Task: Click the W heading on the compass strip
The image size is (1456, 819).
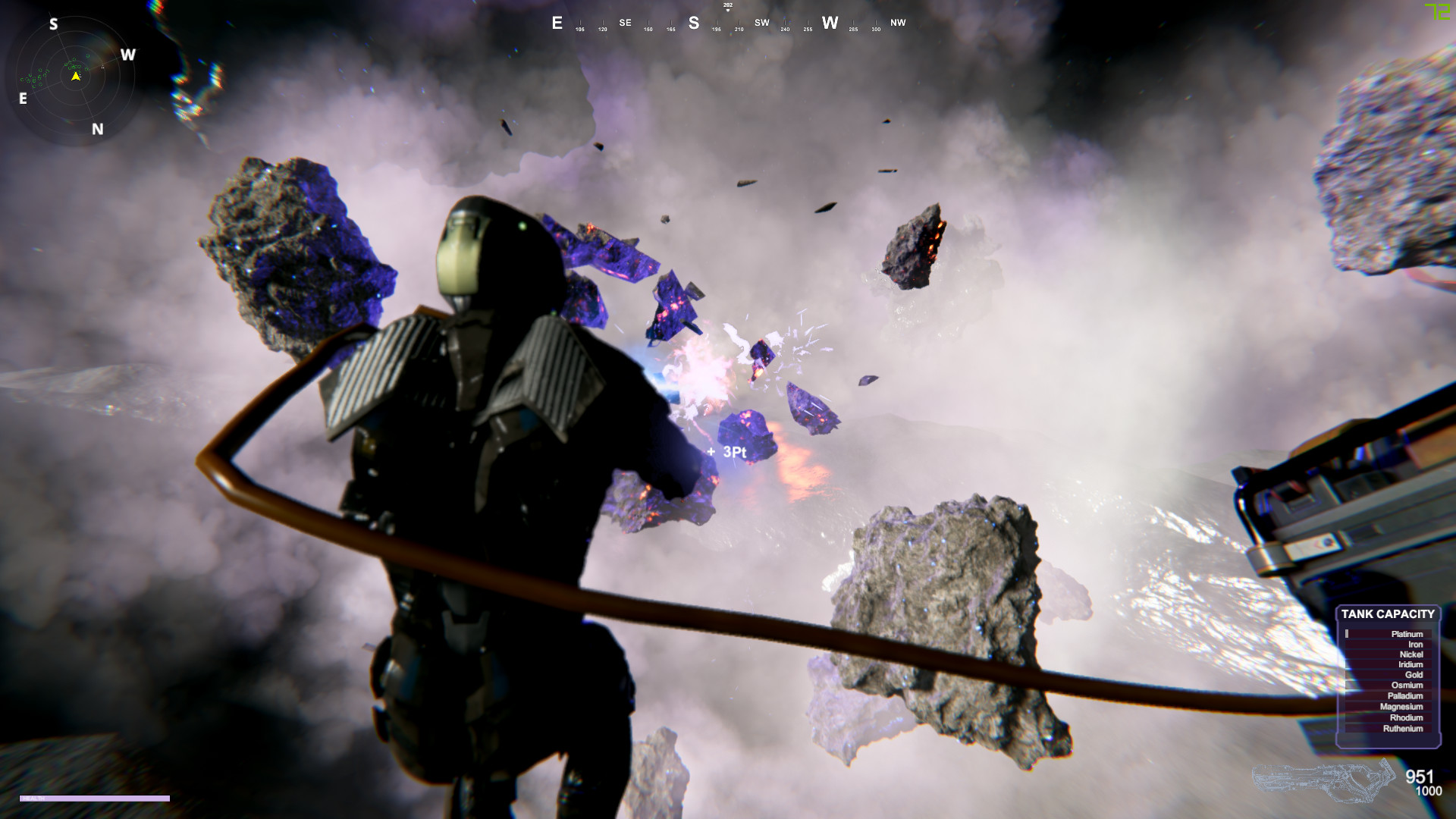Action: [830, 23]
